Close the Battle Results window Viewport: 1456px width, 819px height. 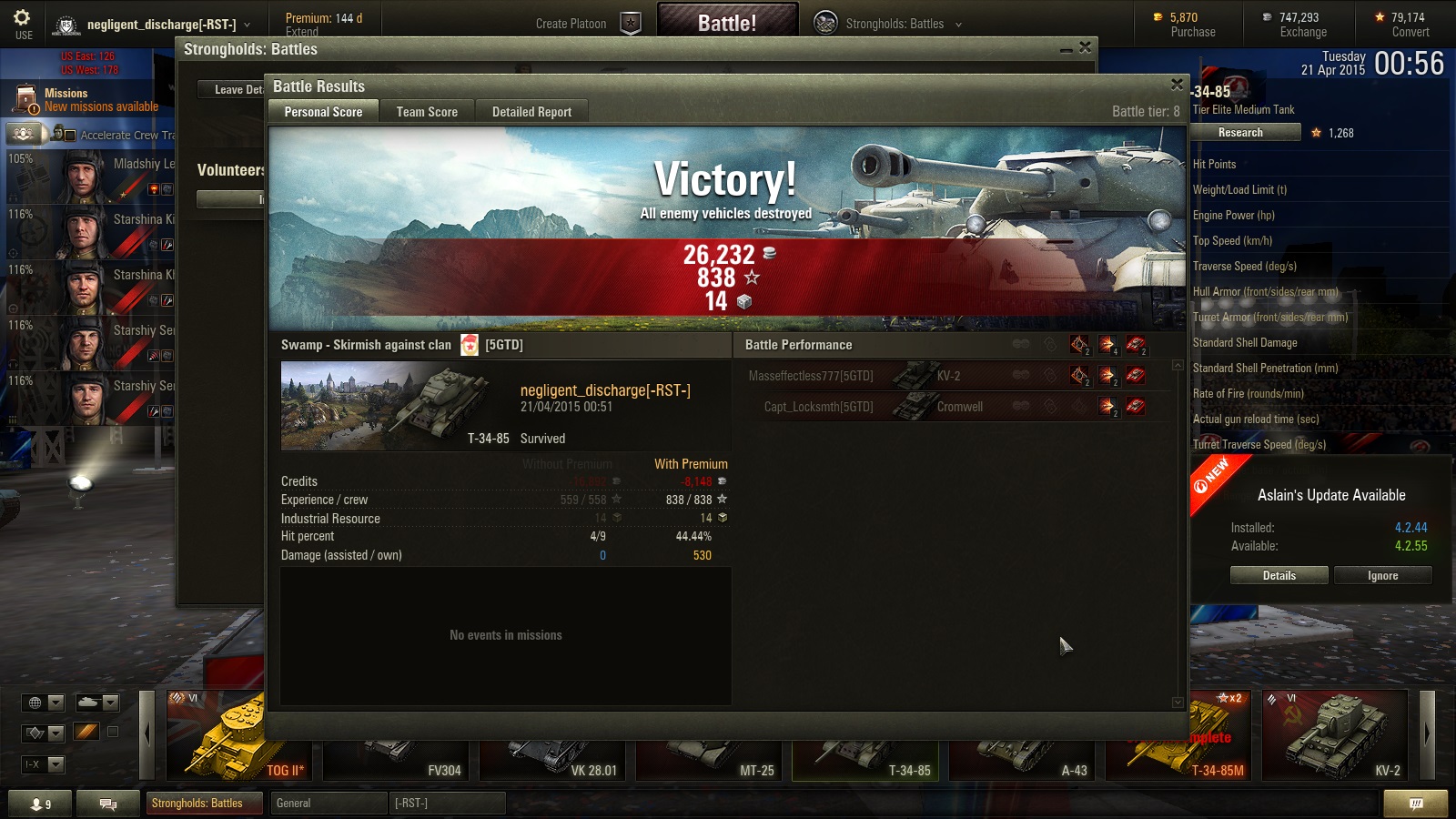(x=1177, y=85)
